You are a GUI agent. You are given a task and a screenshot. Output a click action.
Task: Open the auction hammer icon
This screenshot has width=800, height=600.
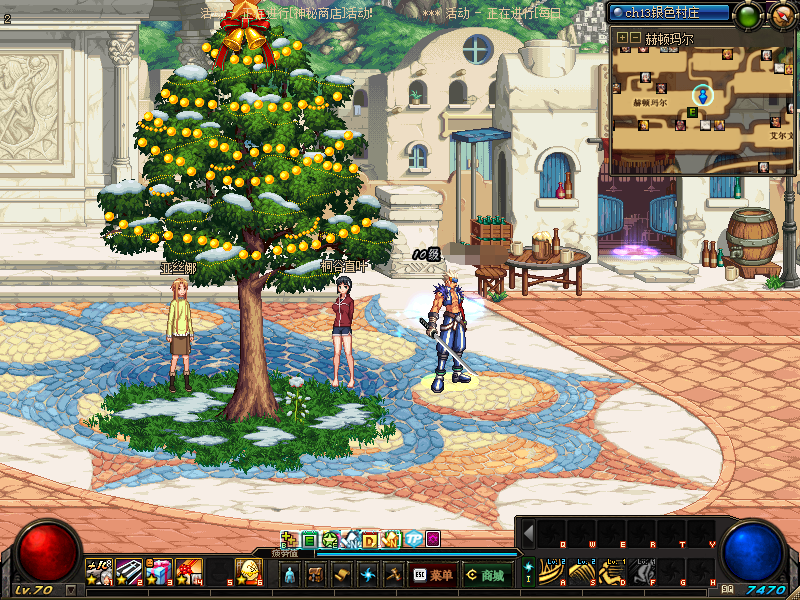(x=394, y=574)
